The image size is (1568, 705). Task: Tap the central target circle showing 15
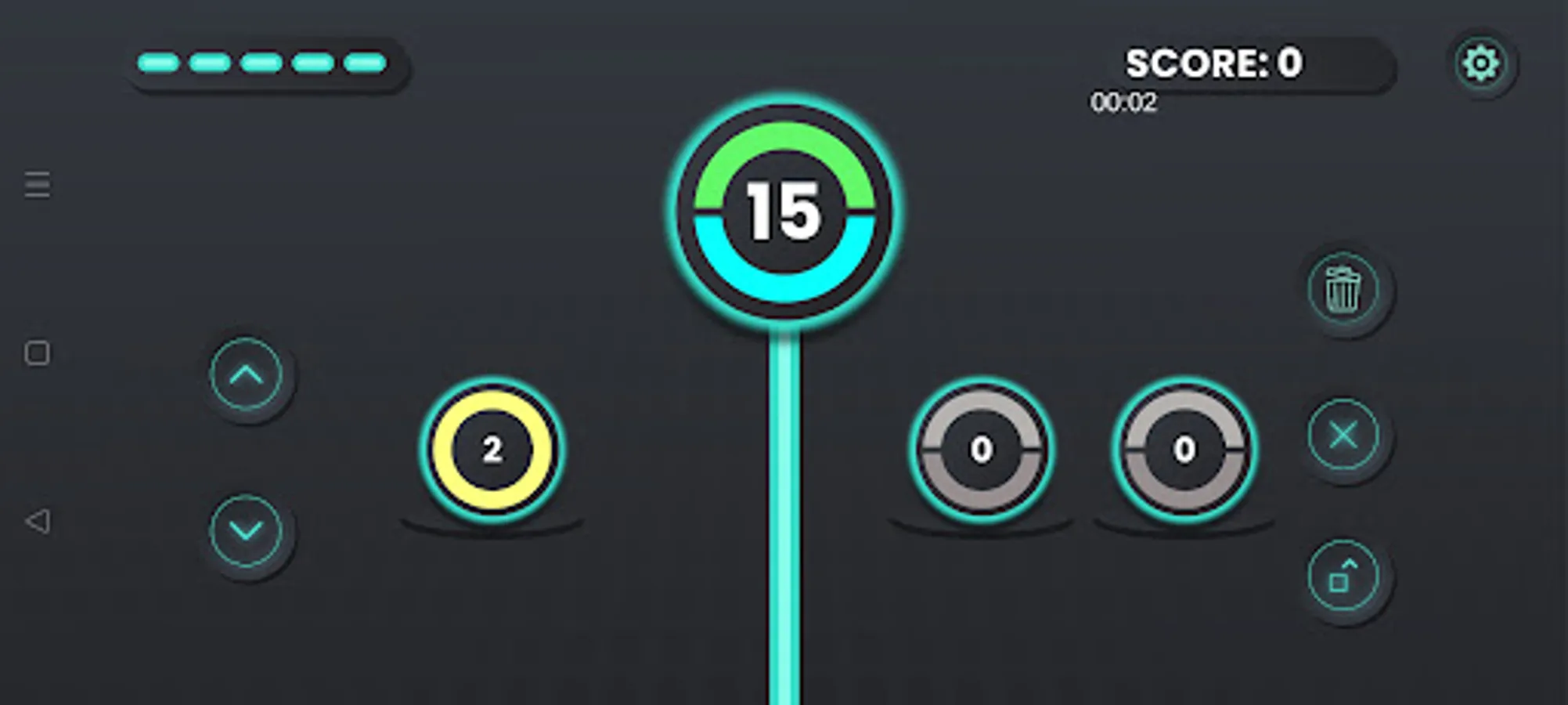785,210
